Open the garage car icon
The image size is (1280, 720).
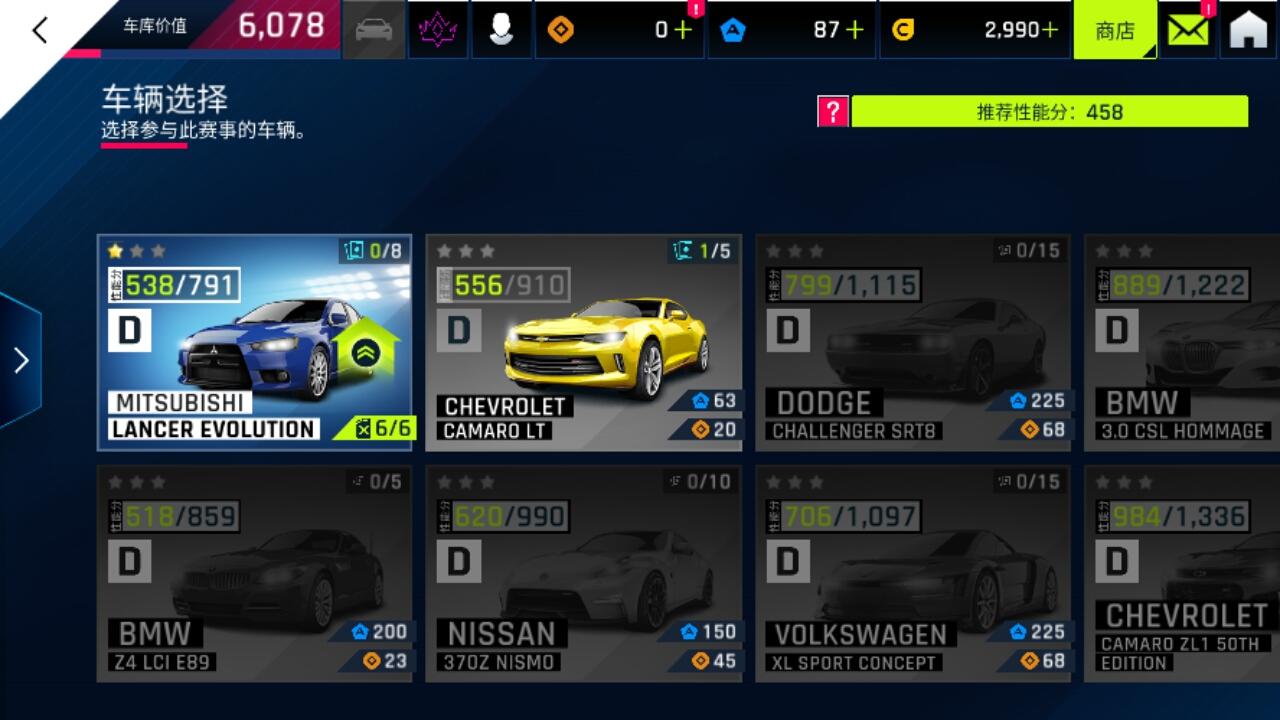pyautogui.click(x=374, y=30)
